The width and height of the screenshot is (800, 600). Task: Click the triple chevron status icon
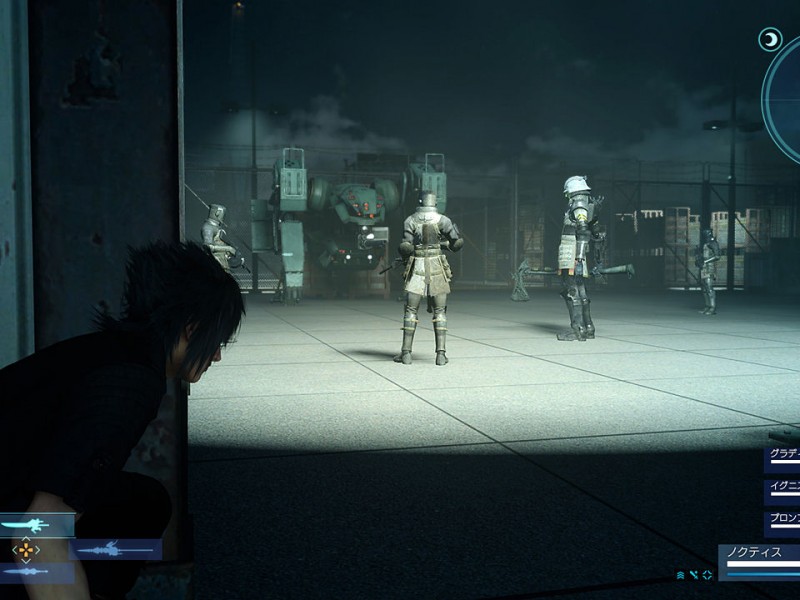click(x=681, y=575)
